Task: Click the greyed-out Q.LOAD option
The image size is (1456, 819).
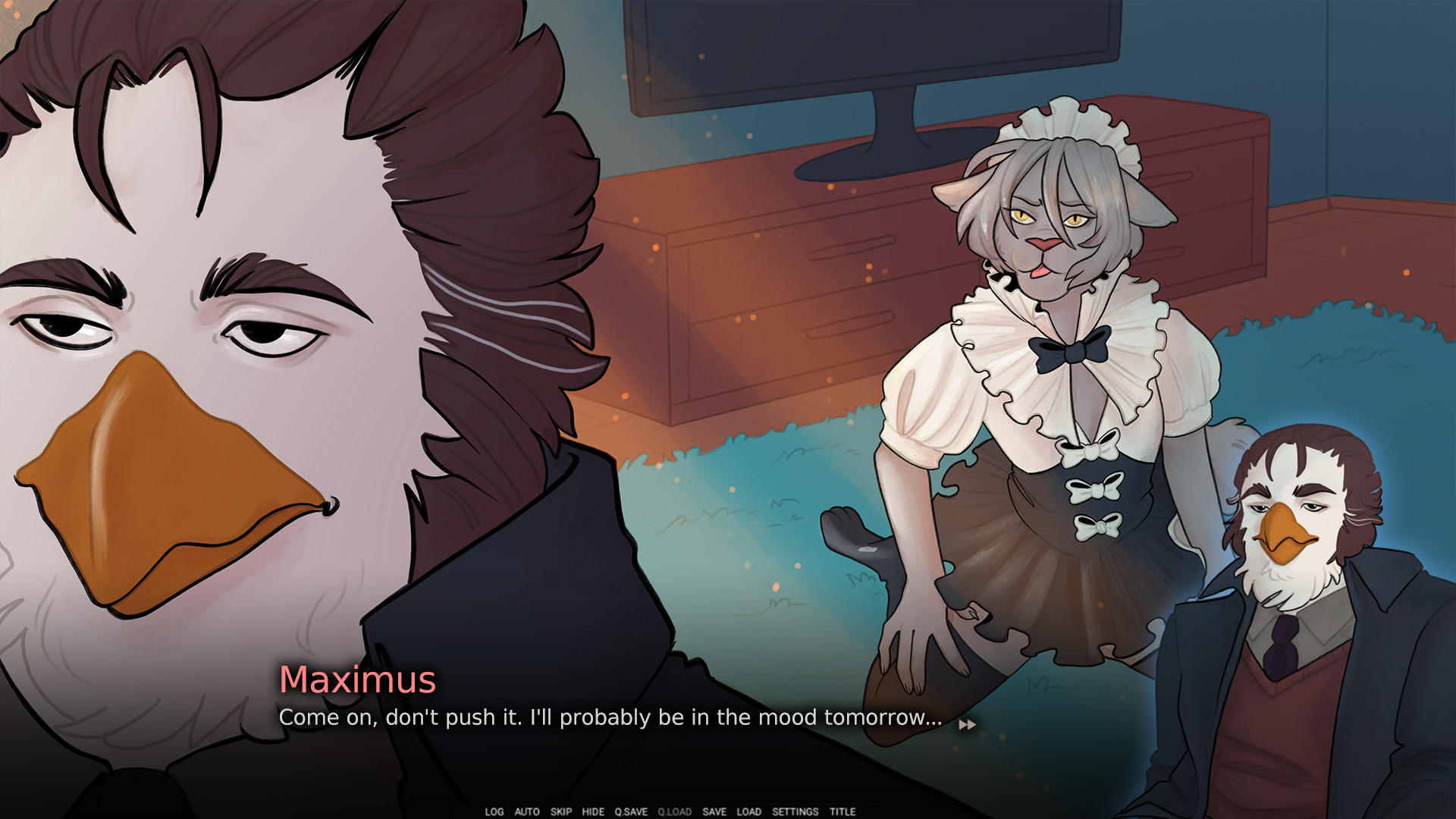Action: pos(674,811)
